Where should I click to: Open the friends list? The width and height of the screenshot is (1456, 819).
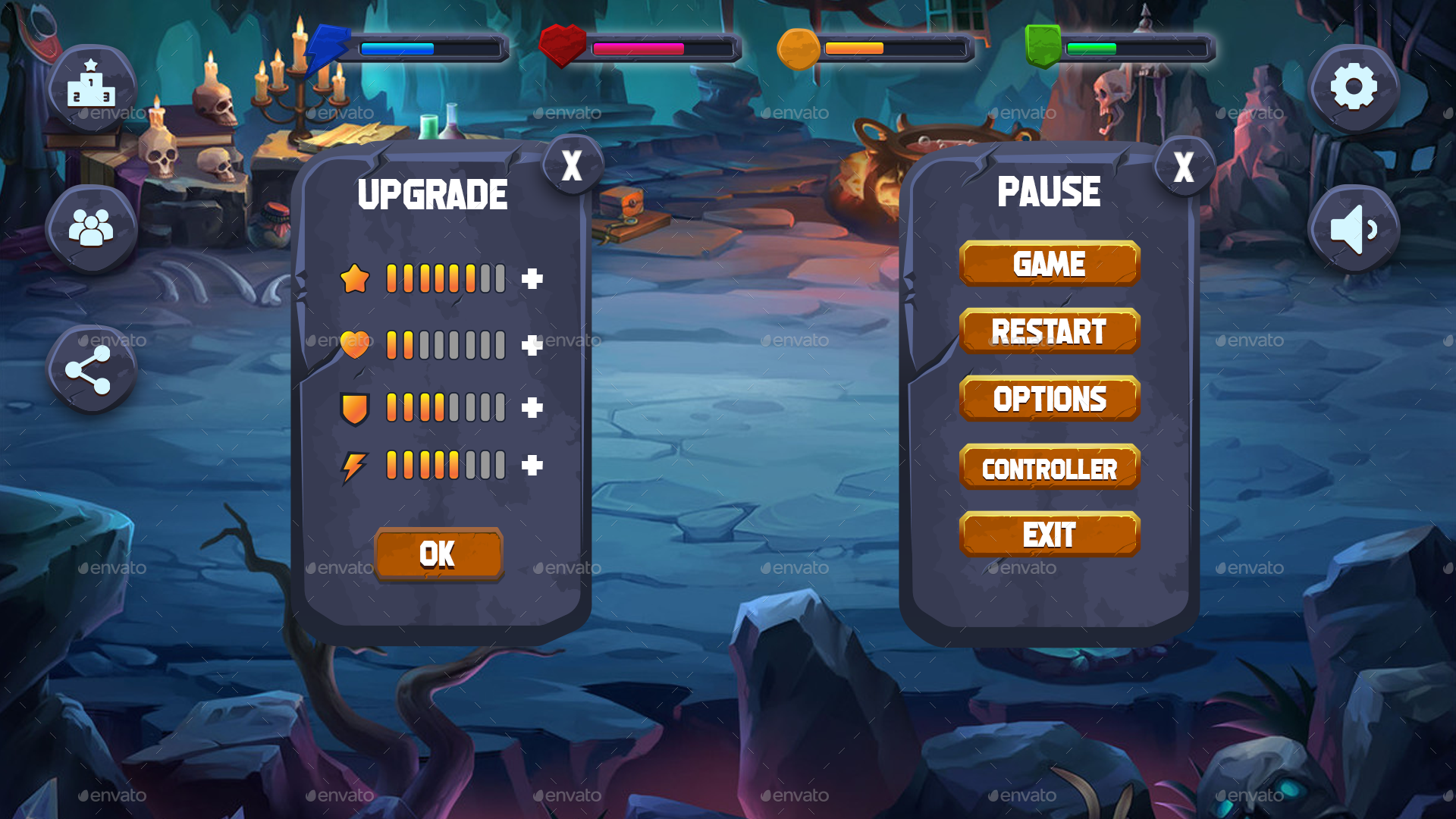[90, 227]
